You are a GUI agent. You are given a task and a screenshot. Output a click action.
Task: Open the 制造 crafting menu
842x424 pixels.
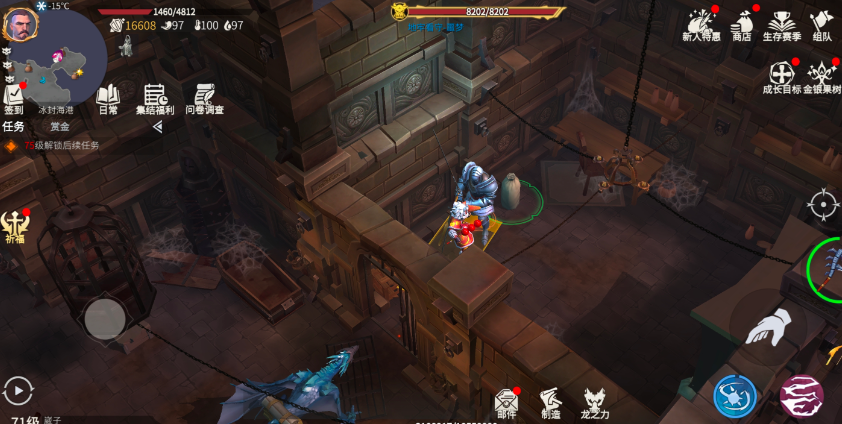pos(551,401)
